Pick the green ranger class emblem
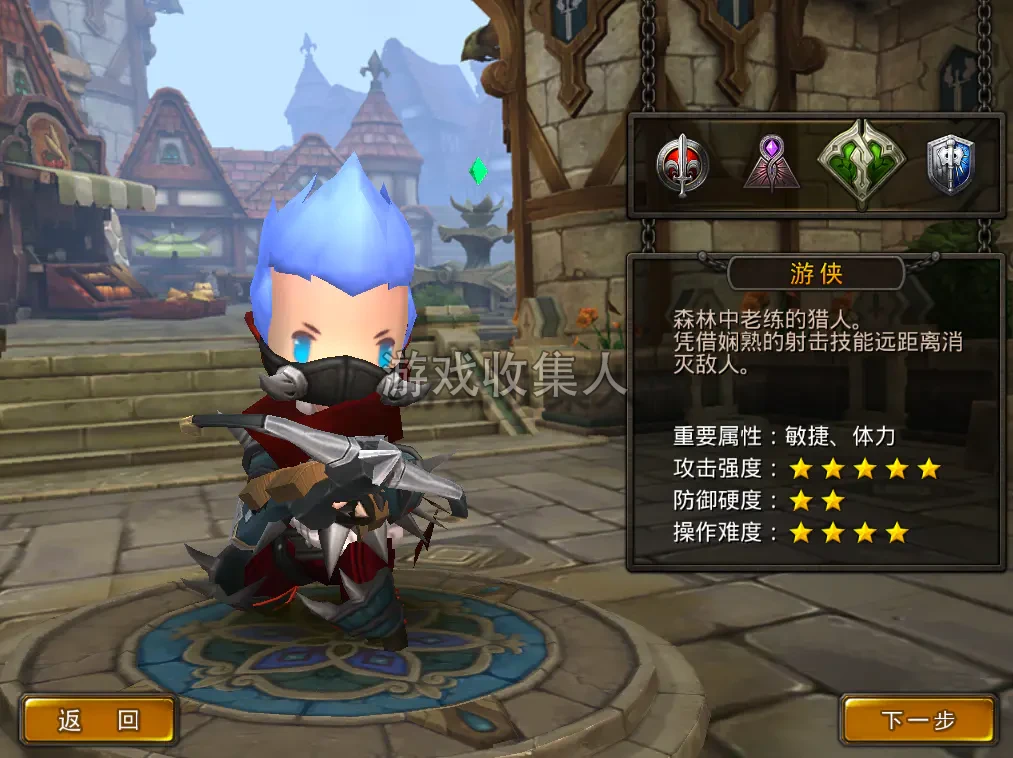The width and height of the screenshot is (1013, 758). click(x=861, y=164)
